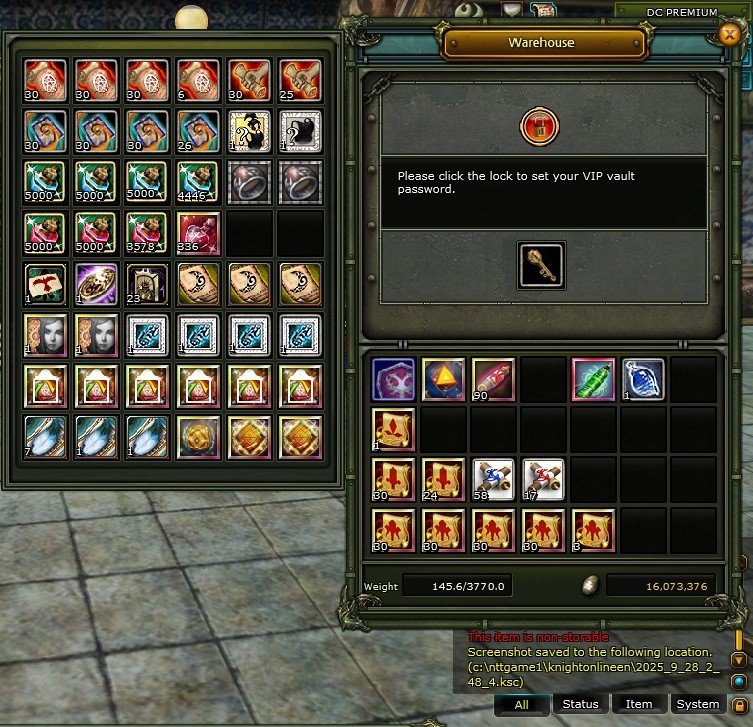753x727 pixels.
Task: Show the System chat tab
Action: coord(697,704)
